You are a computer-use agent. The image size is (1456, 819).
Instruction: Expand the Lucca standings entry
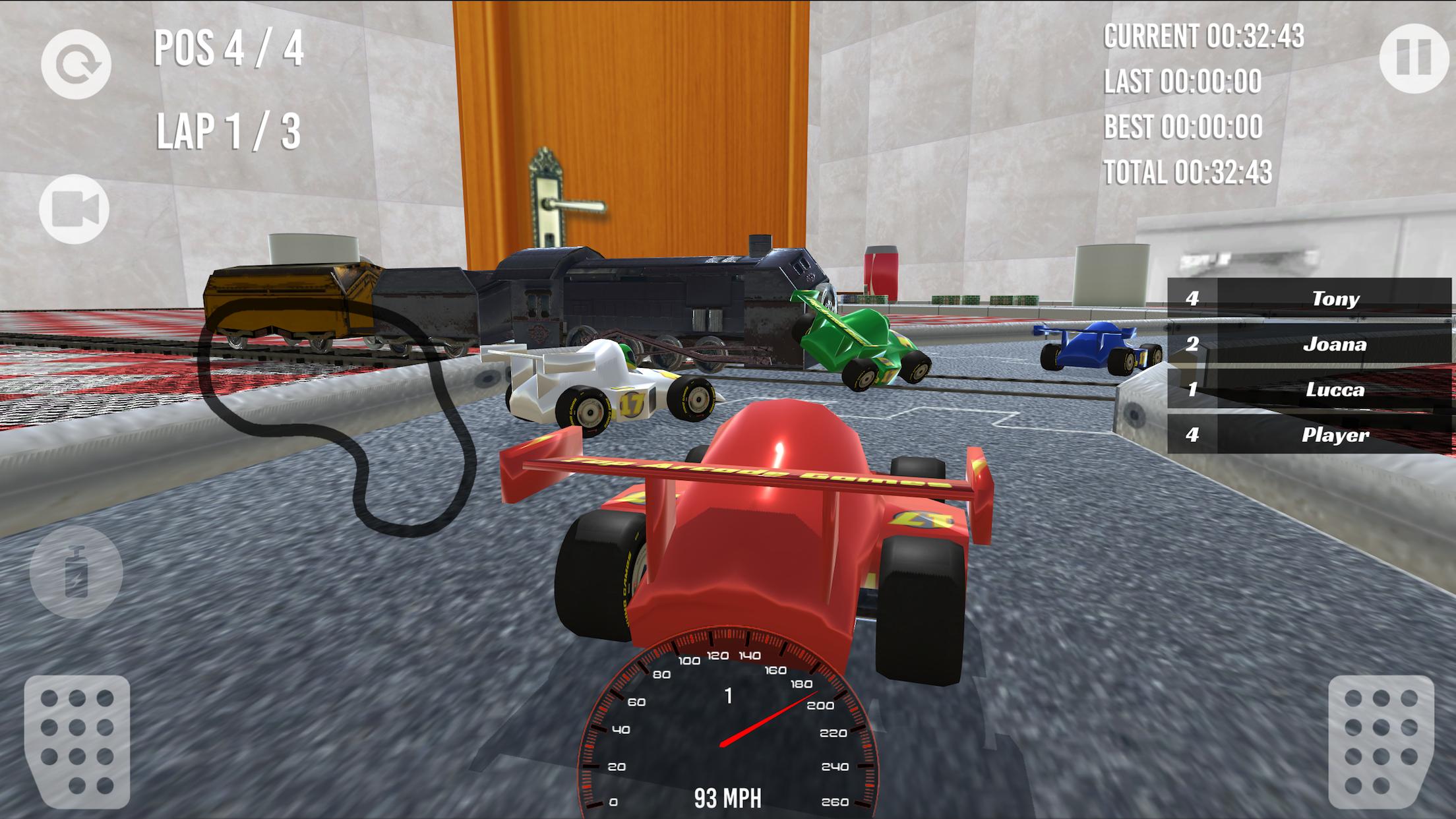[1309, 389]
